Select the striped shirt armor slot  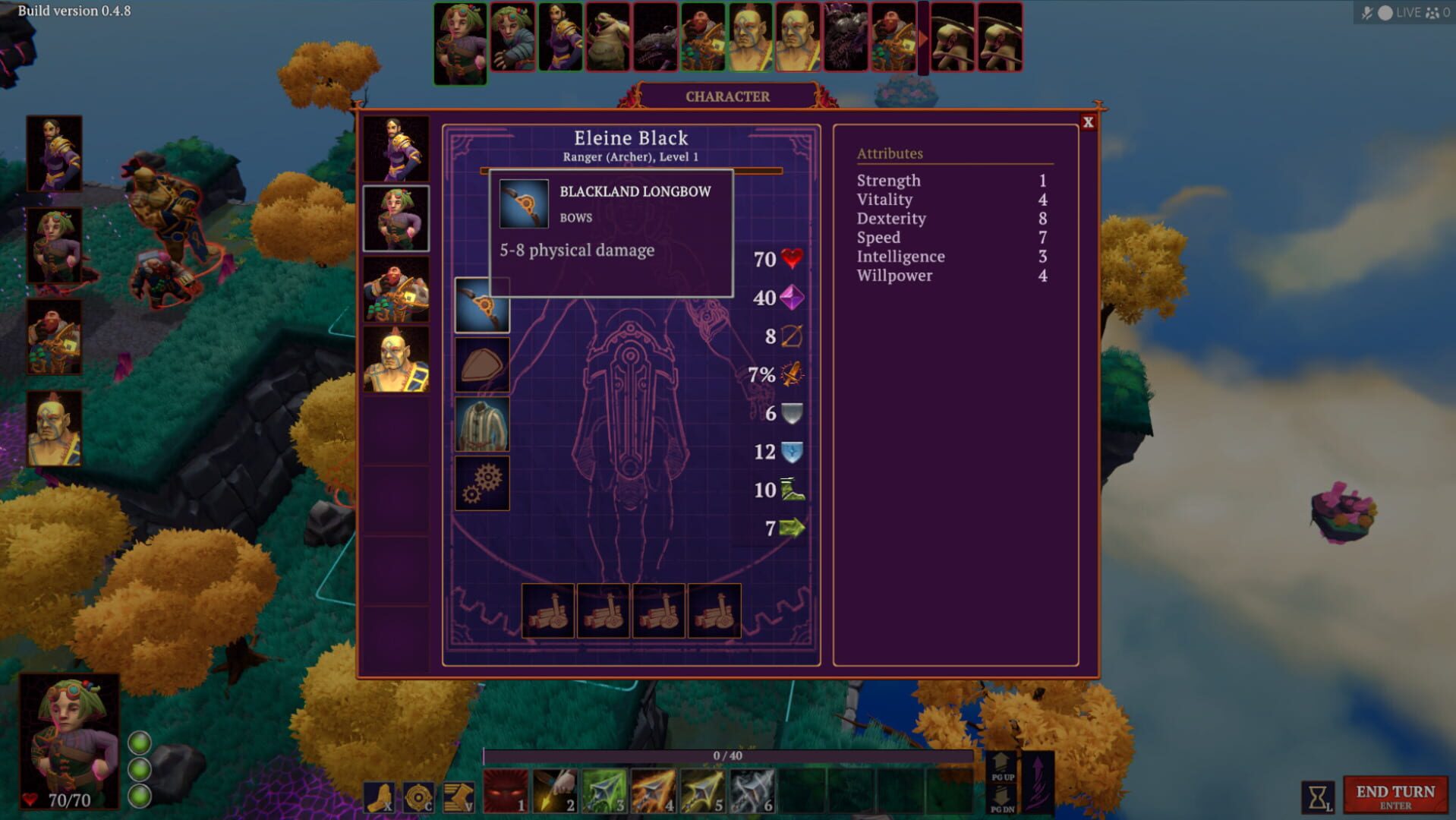(482, 423)
